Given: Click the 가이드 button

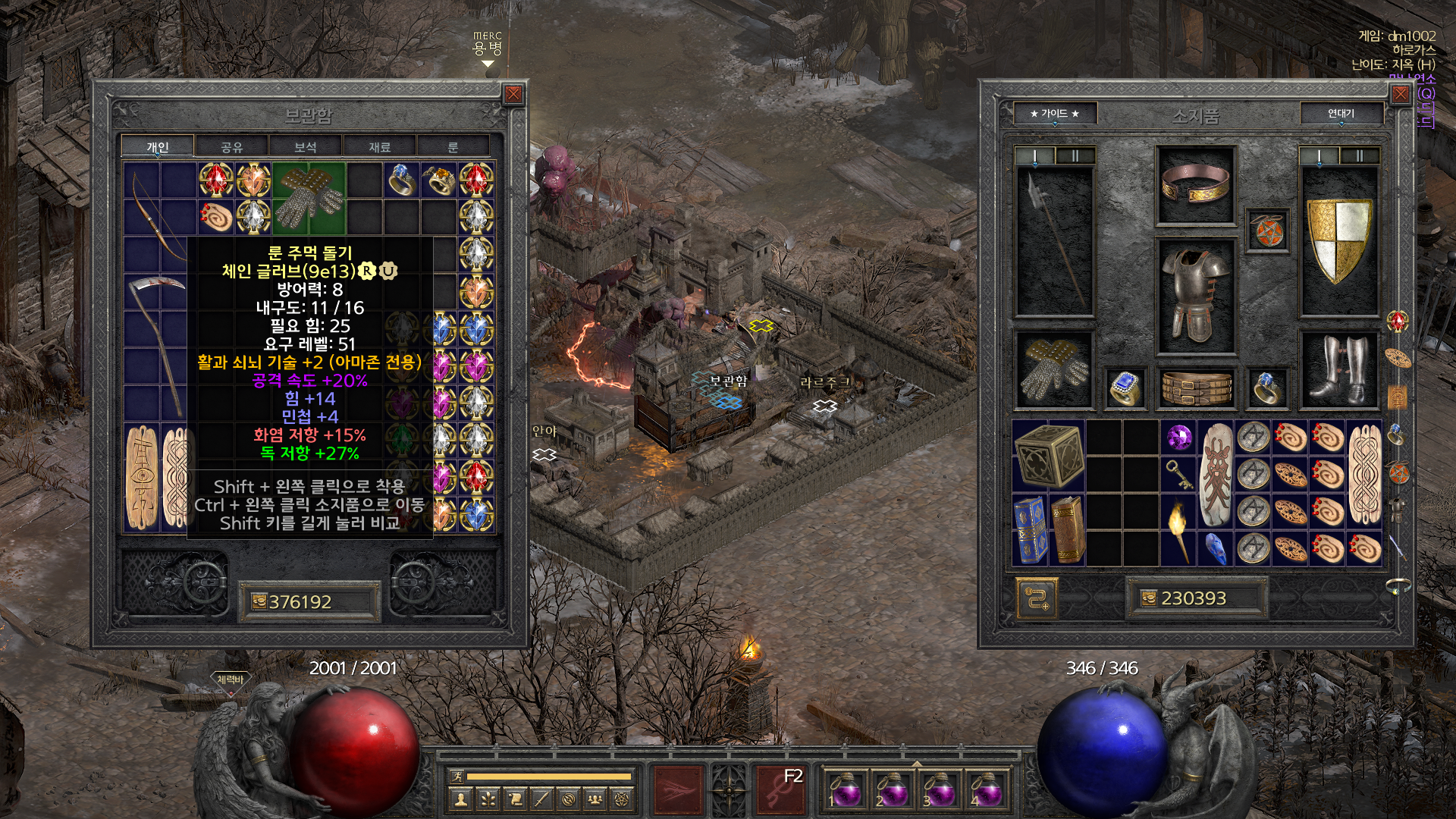Looking at the screenshot, I should pyautogui.click(x=1054, y=114).
